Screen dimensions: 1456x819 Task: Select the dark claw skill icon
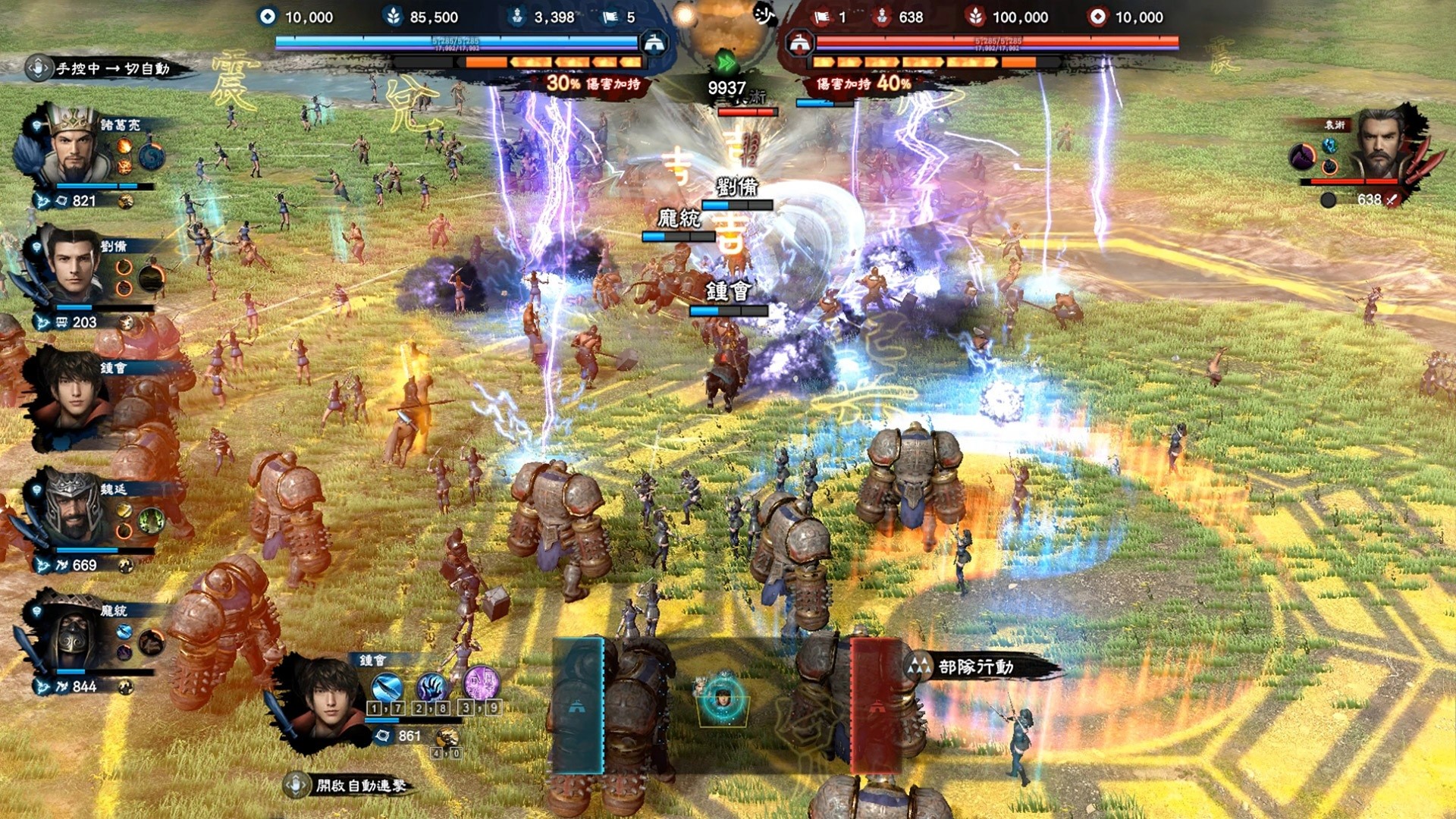pyautogui.click(x=433, y=687)
